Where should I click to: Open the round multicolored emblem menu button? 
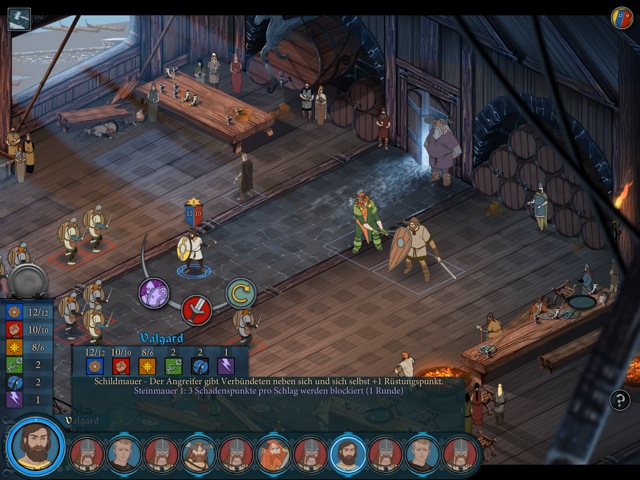pyautogui.click(x=622, y=17)
